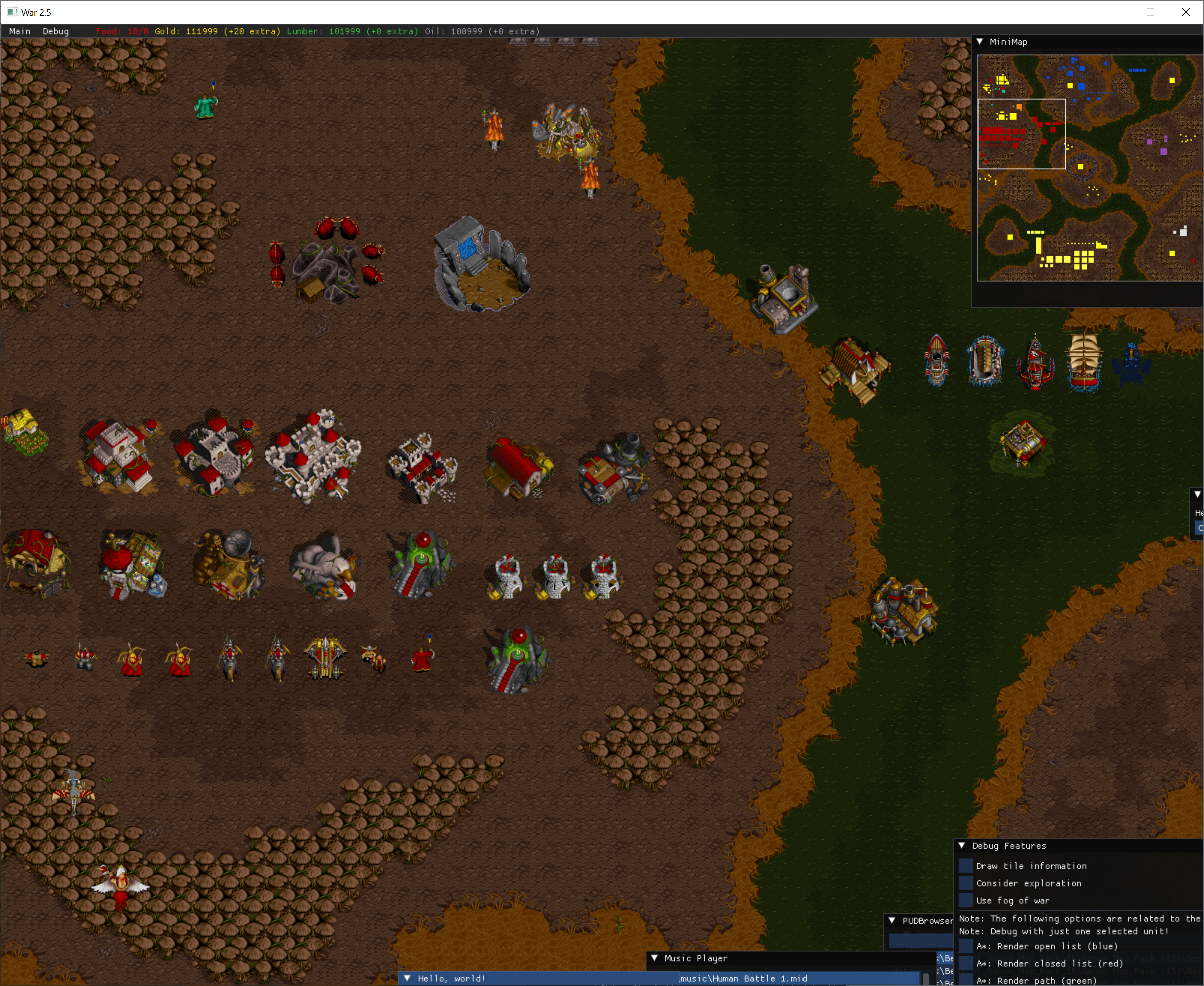Collapse the Music Player window
1204x986 pixels.
(655, 958)
